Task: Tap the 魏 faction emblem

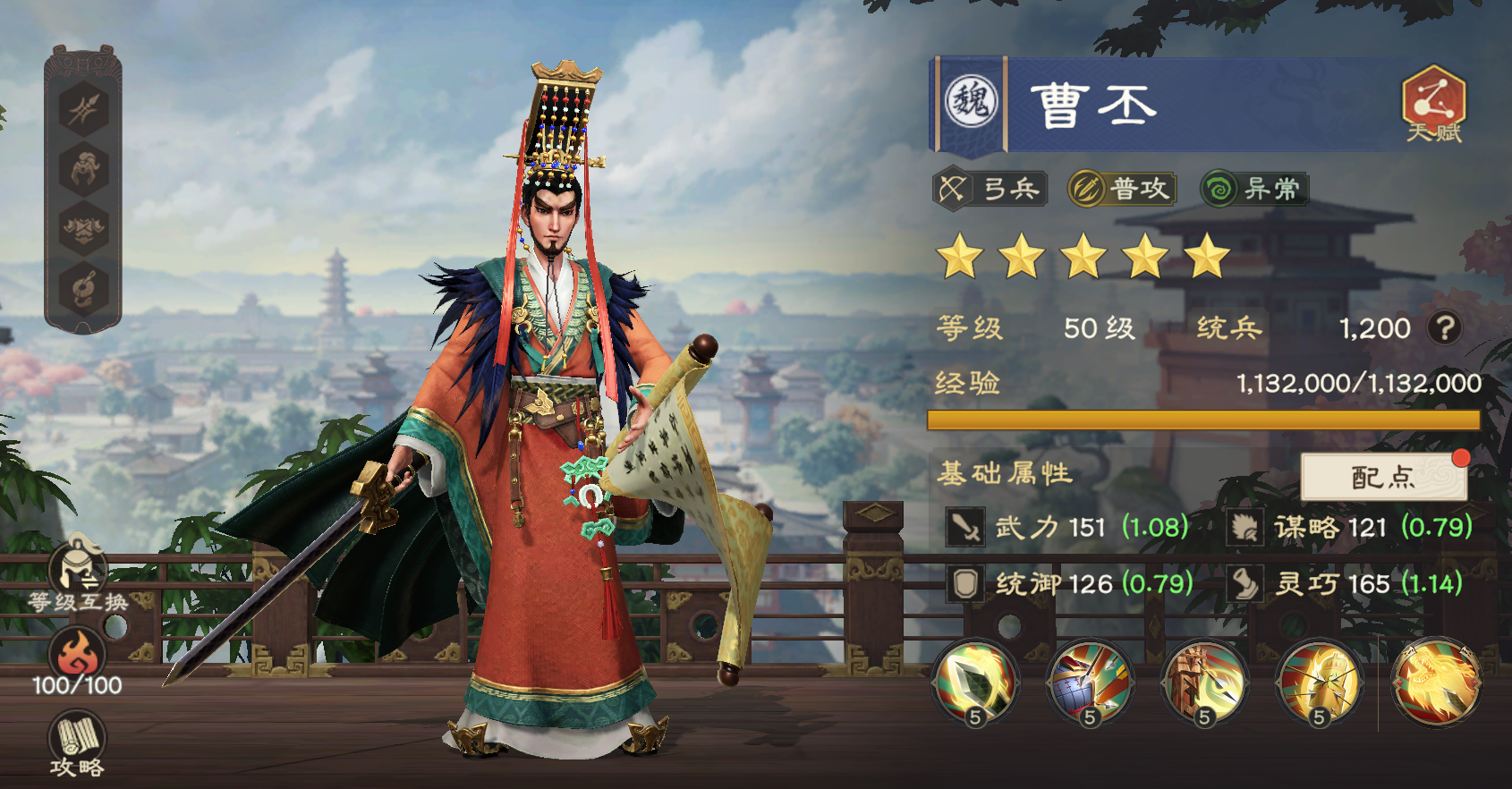Action: tap(972, 103)
